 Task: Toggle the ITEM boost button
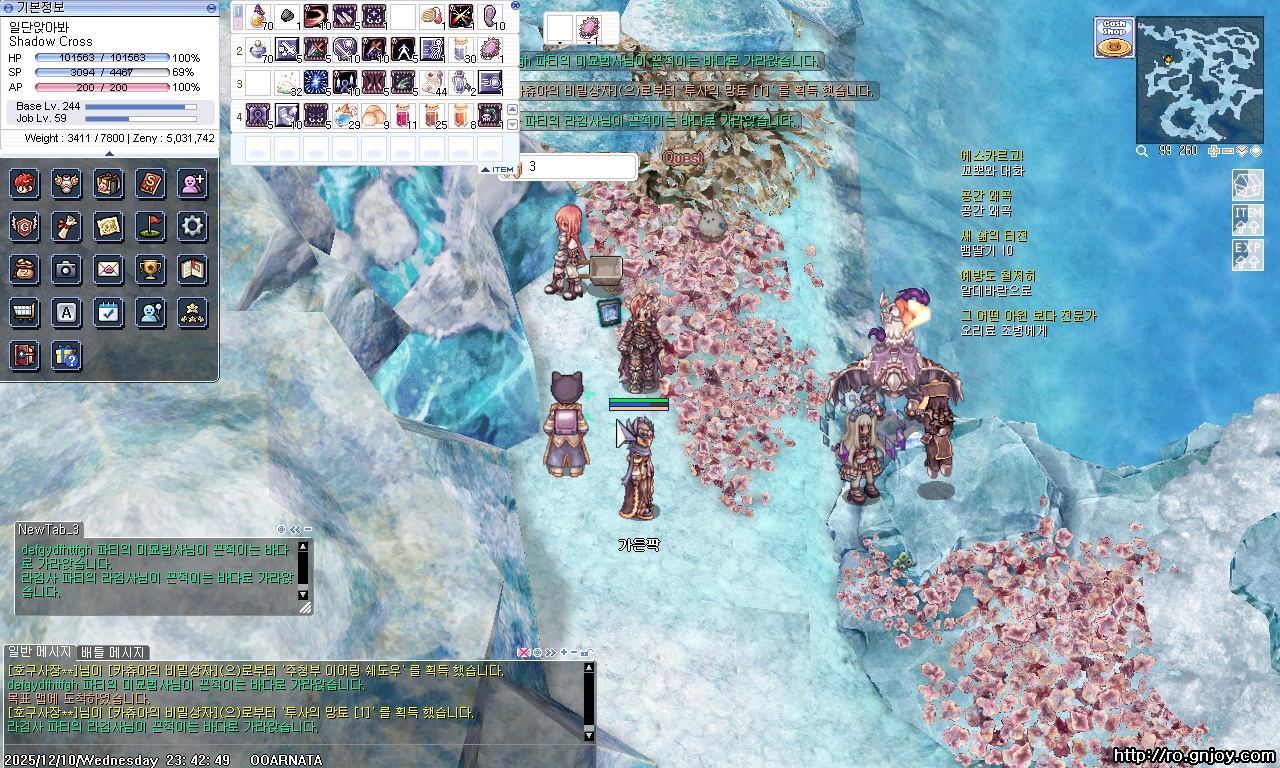[x=1248, y=219]
